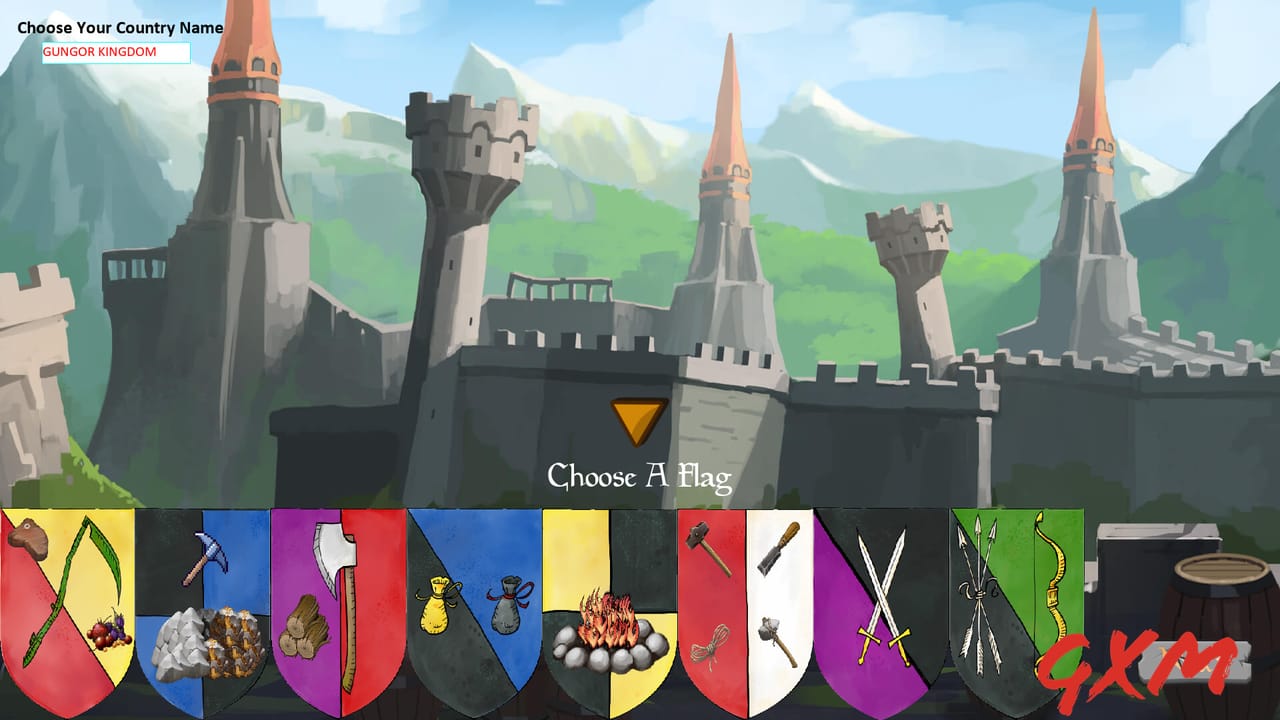The width and height of the screenshot is (1280, 720).
Task: Select the scythe and grapes farming flag
Action: tap(65, 600)
